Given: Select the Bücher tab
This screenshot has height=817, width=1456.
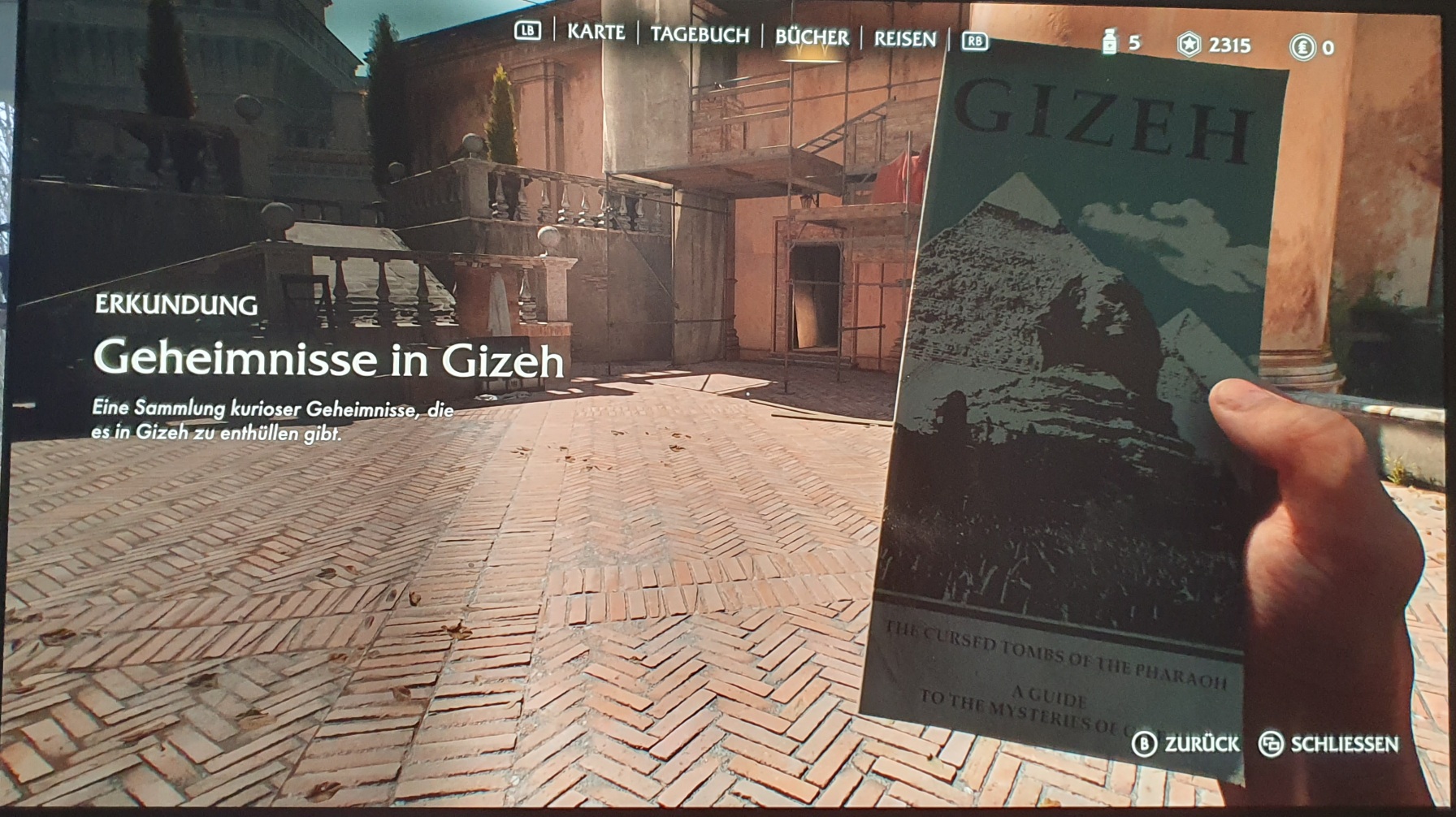Looking at the screenshot, I should point(811,37).
